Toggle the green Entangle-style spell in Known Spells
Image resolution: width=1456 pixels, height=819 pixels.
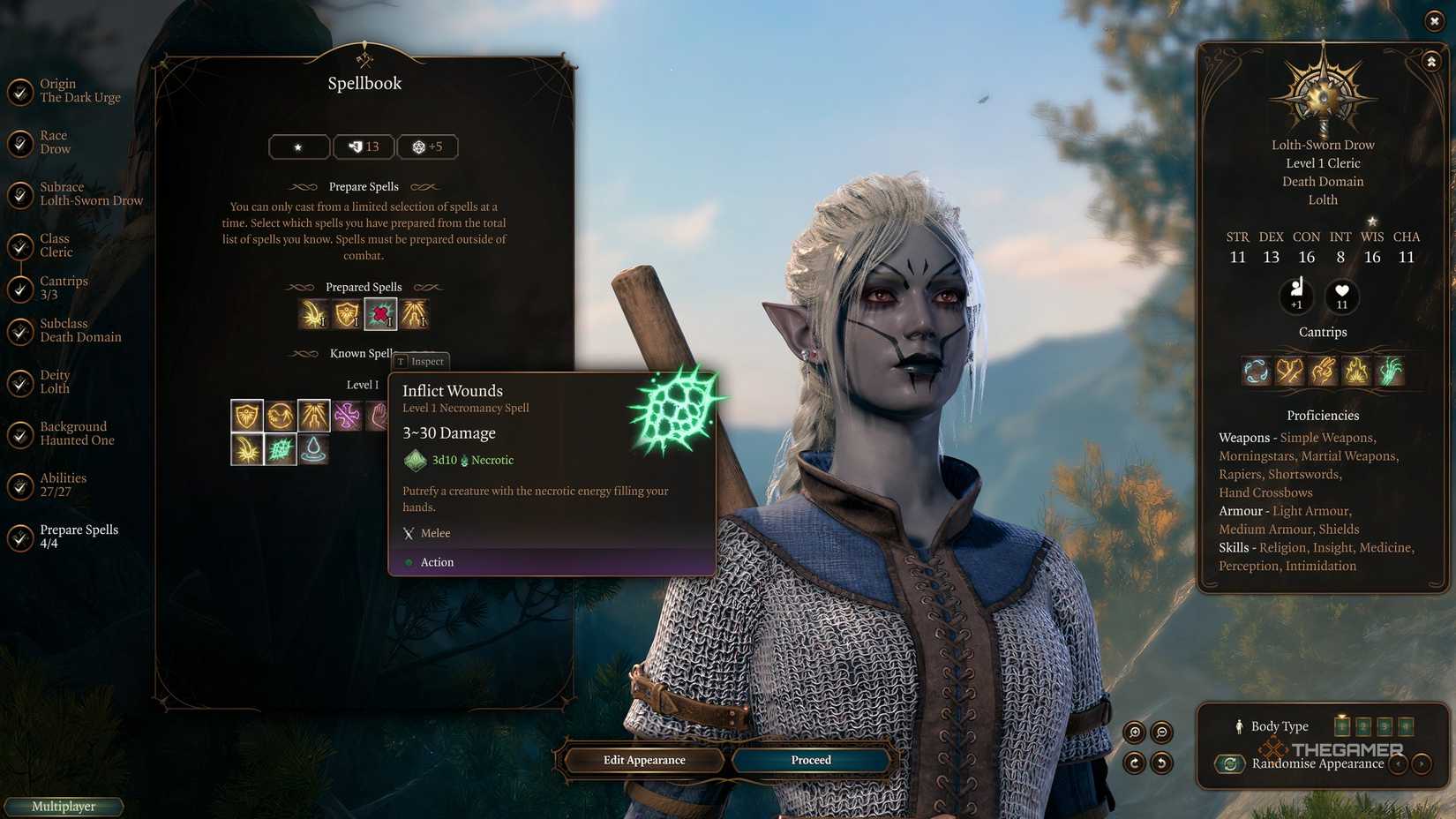[283, 451]
